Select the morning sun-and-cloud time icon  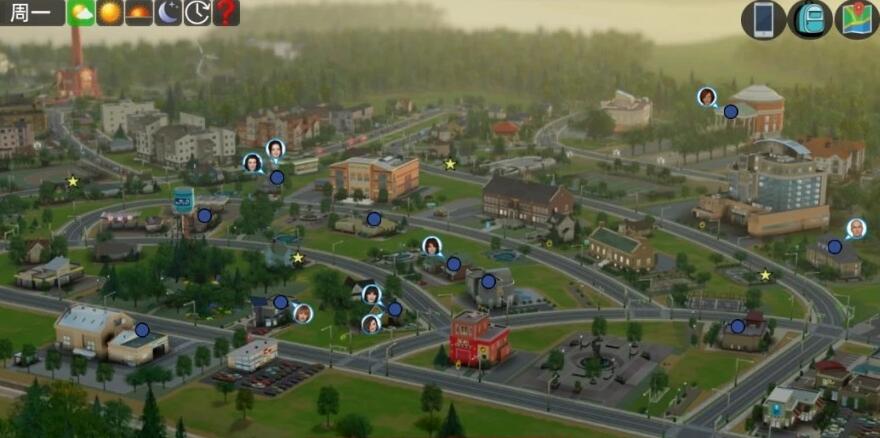pyautogui.click(x=80, y=13)
